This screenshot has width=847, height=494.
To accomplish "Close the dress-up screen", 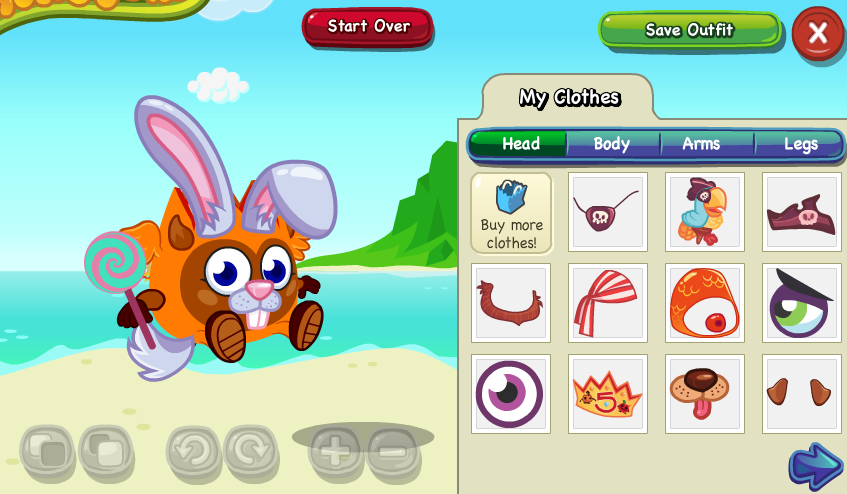I will pyautogui.click(x=818, y=33).
